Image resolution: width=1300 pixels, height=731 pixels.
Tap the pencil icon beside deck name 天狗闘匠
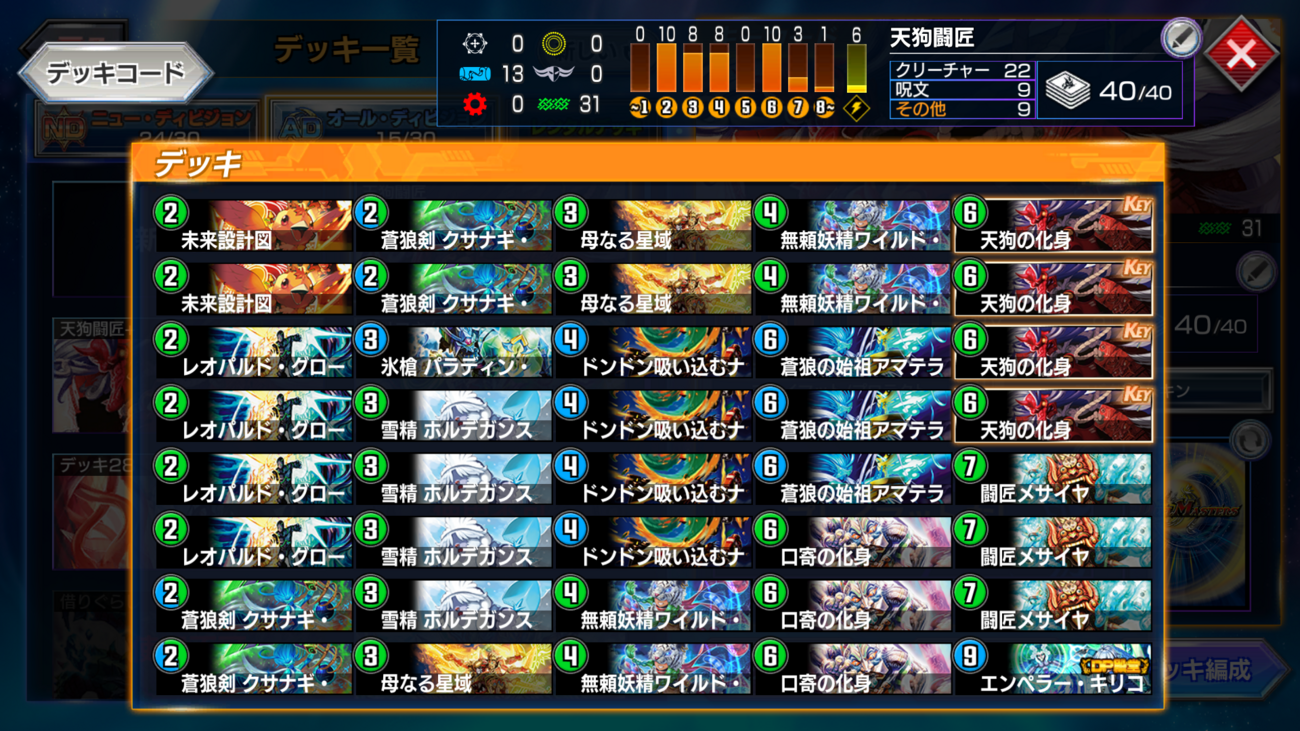coord(1181,38)
